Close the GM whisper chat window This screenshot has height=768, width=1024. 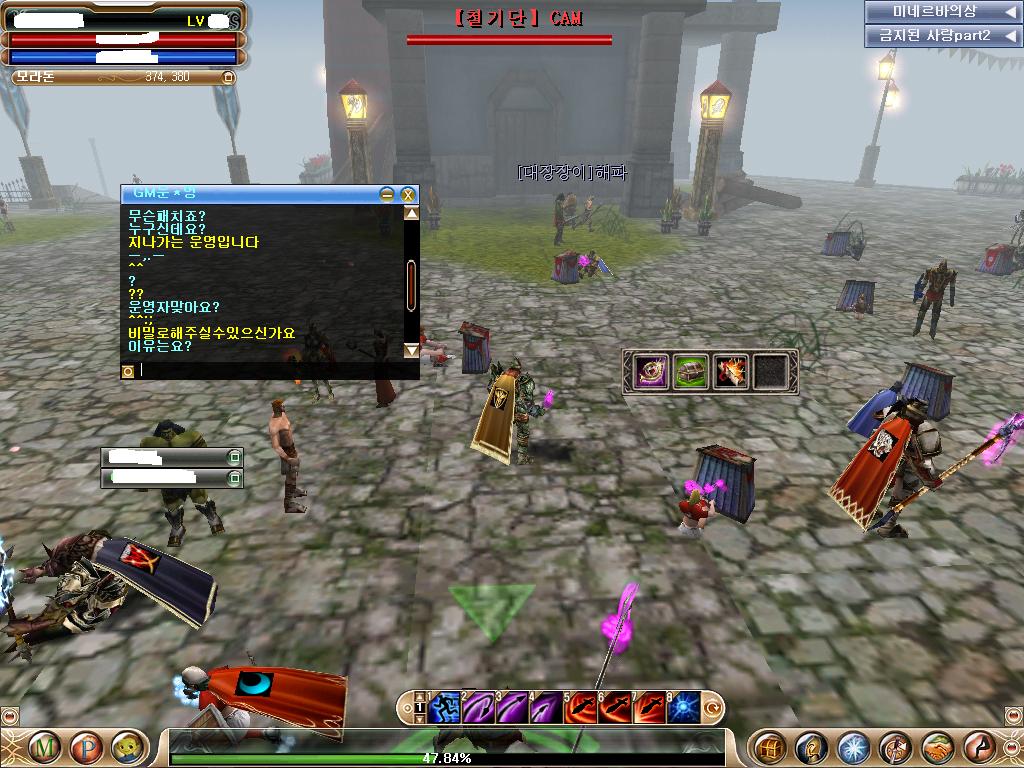(408, 194)
